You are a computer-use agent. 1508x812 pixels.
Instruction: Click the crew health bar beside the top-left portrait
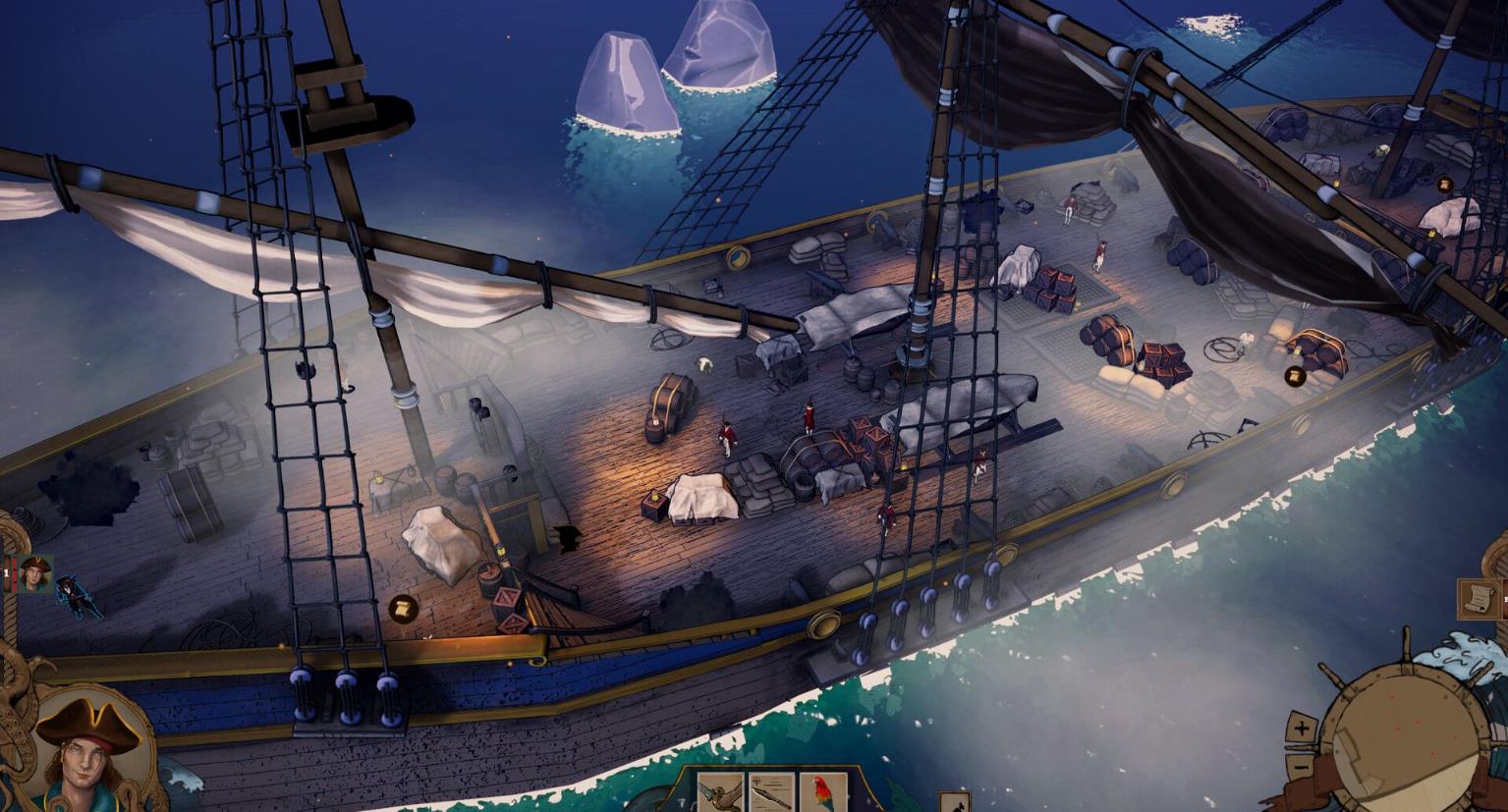(x=14, y=573)
